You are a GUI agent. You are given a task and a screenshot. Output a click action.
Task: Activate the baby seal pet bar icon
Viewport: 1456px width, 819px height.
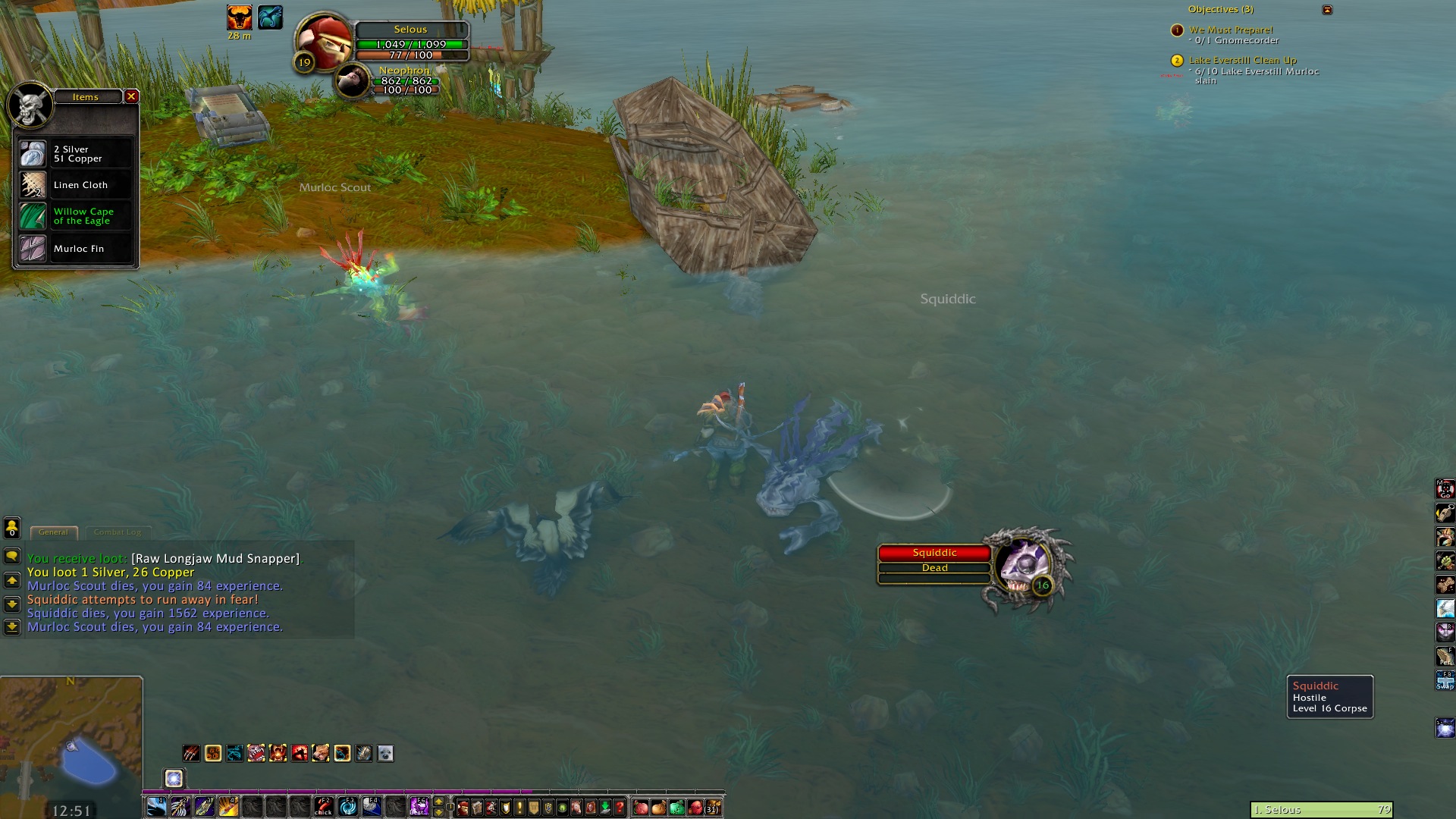pyautogui.click(x=385, y=753)
